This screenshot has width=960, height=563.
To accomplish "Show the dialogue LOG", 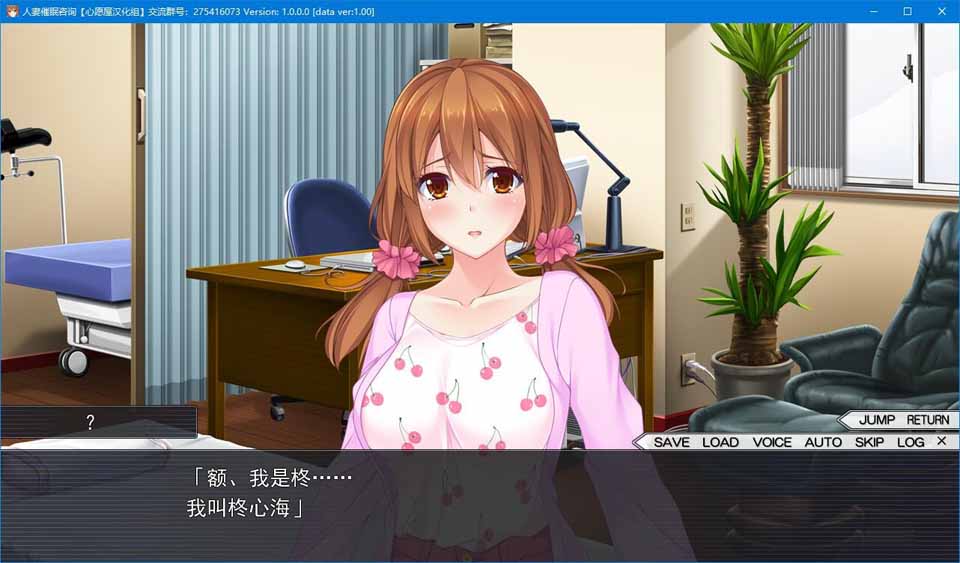I will [x=910, y=442].
